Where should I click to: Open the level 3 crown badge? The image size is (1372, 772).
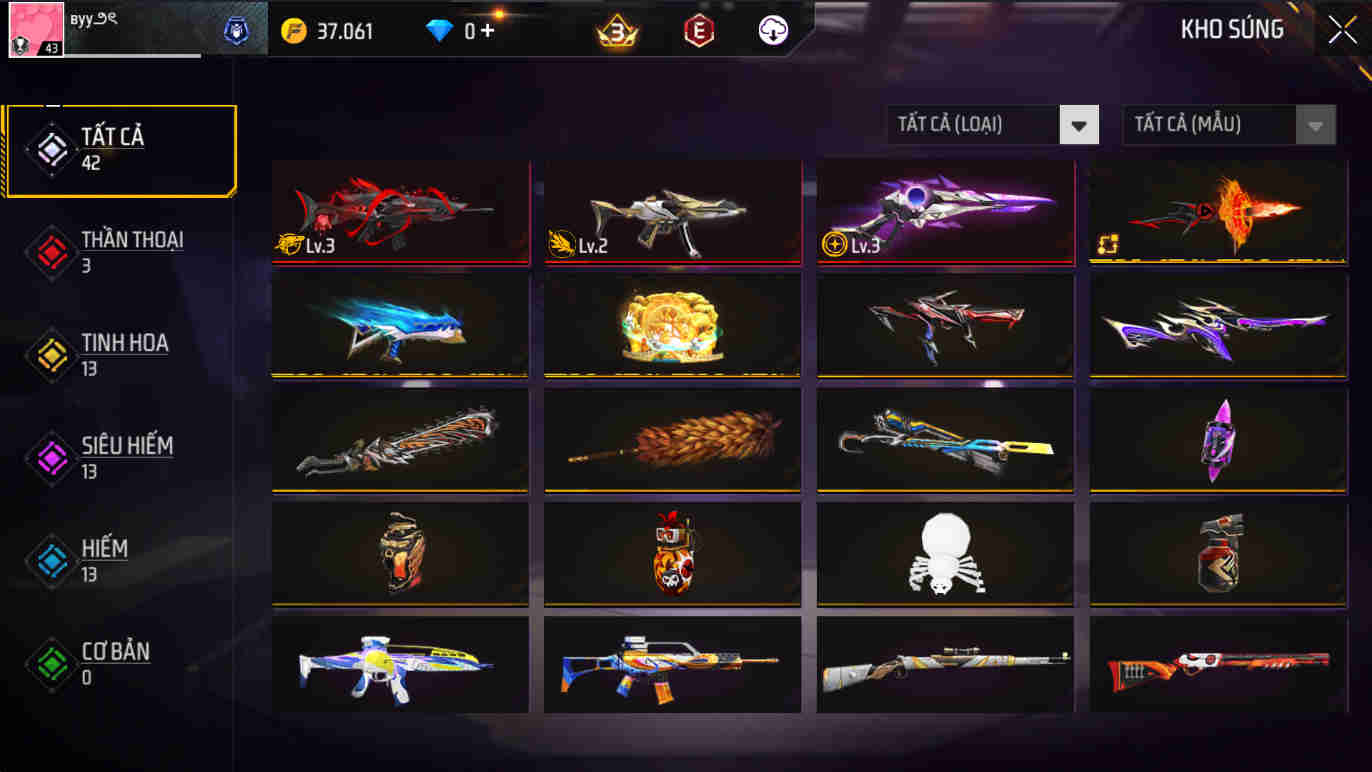(x=618, y=30)
